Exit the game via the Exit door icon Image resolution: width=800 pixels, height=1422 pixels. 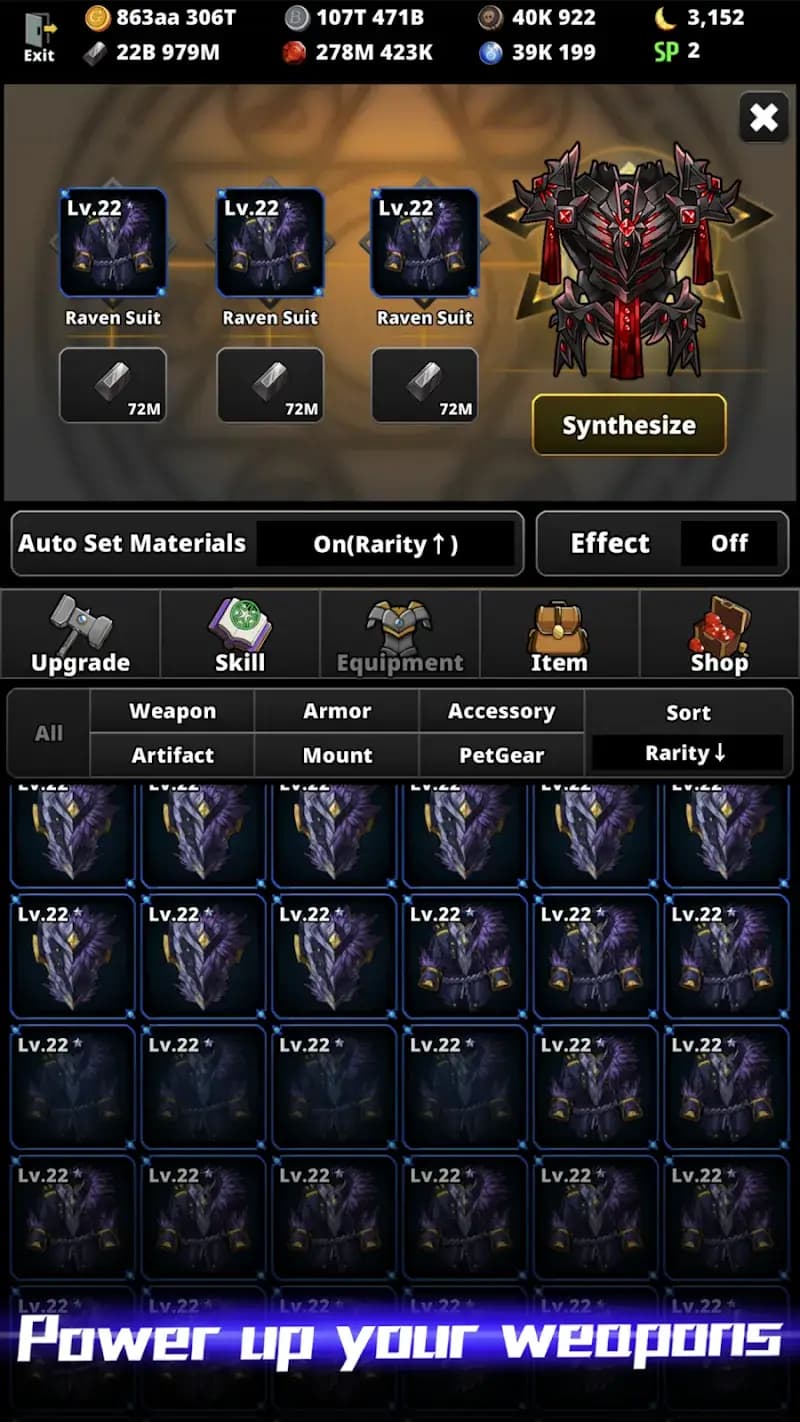coord(39,38)
